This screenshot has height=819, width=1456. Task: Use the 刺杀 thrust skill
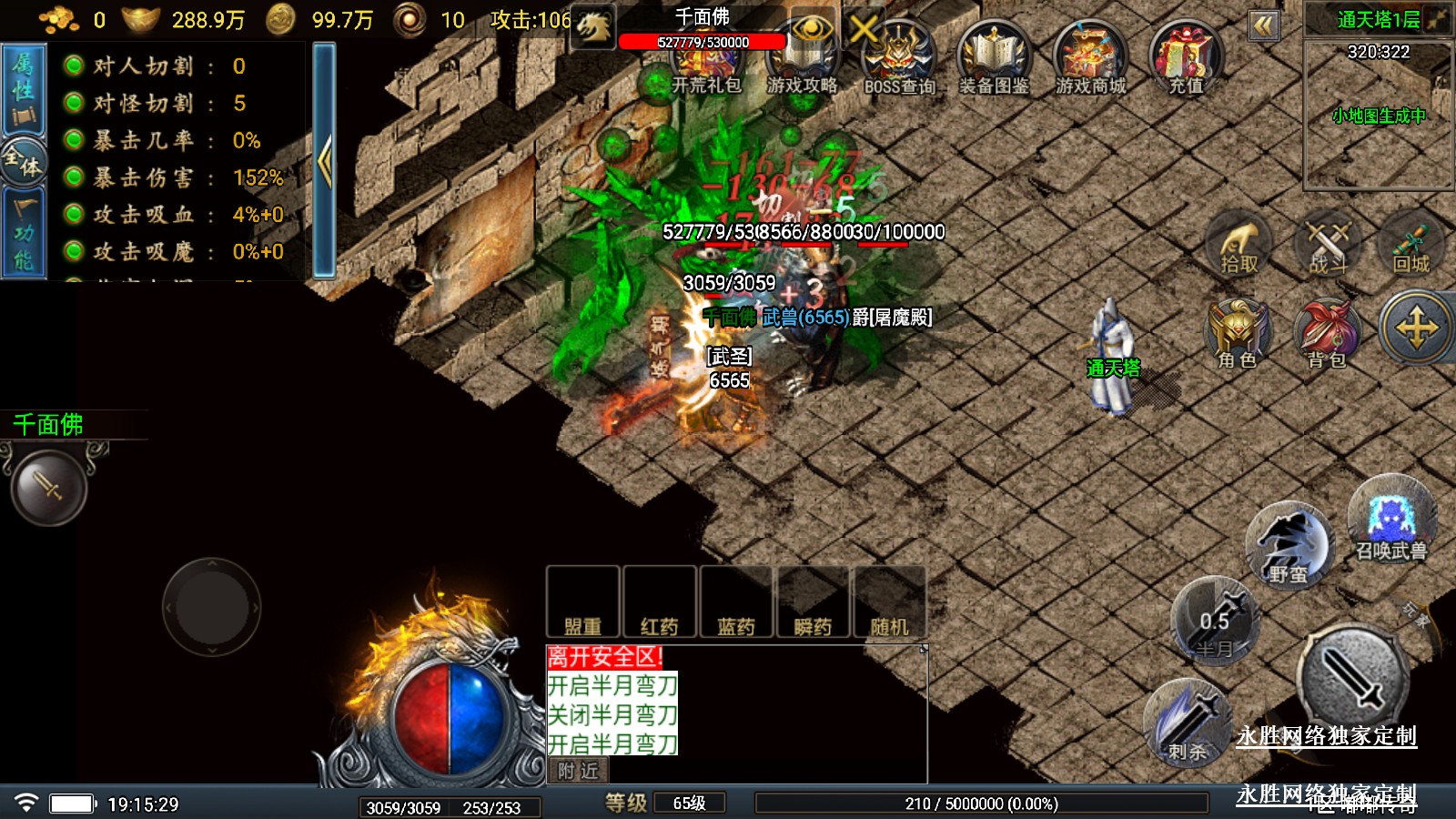tap(1188, 723)
